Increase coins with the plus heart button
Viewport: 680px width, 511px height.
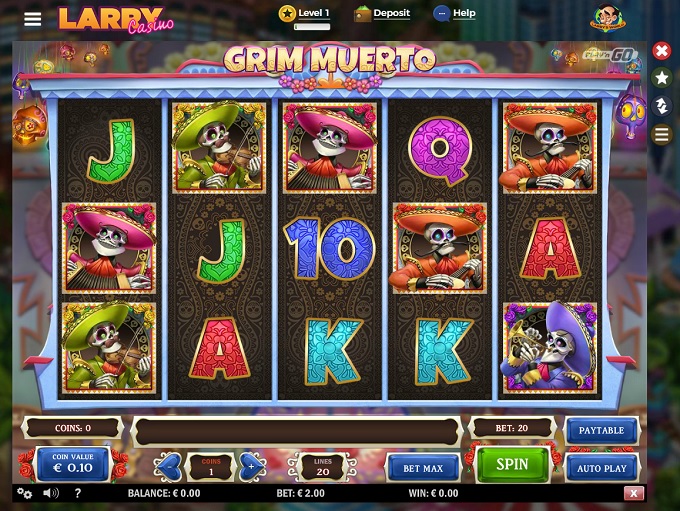point(252,466)
